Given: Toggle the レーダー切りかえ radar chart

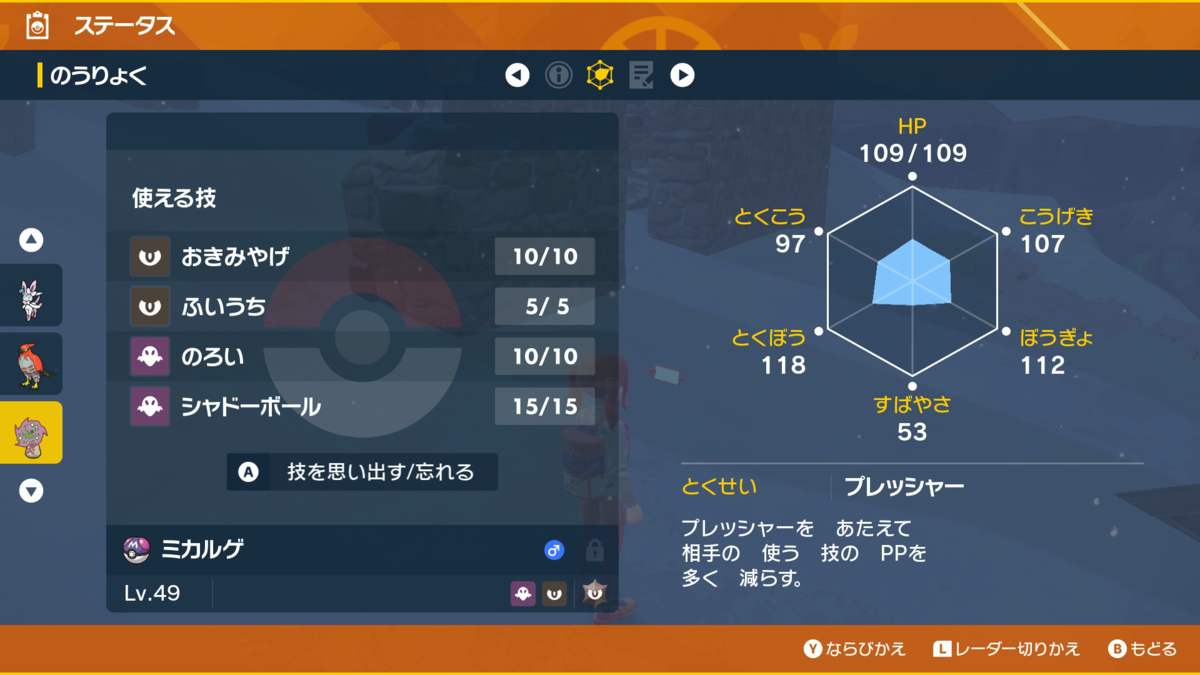Looking at the screenshot, I should tap(1006, 649).
